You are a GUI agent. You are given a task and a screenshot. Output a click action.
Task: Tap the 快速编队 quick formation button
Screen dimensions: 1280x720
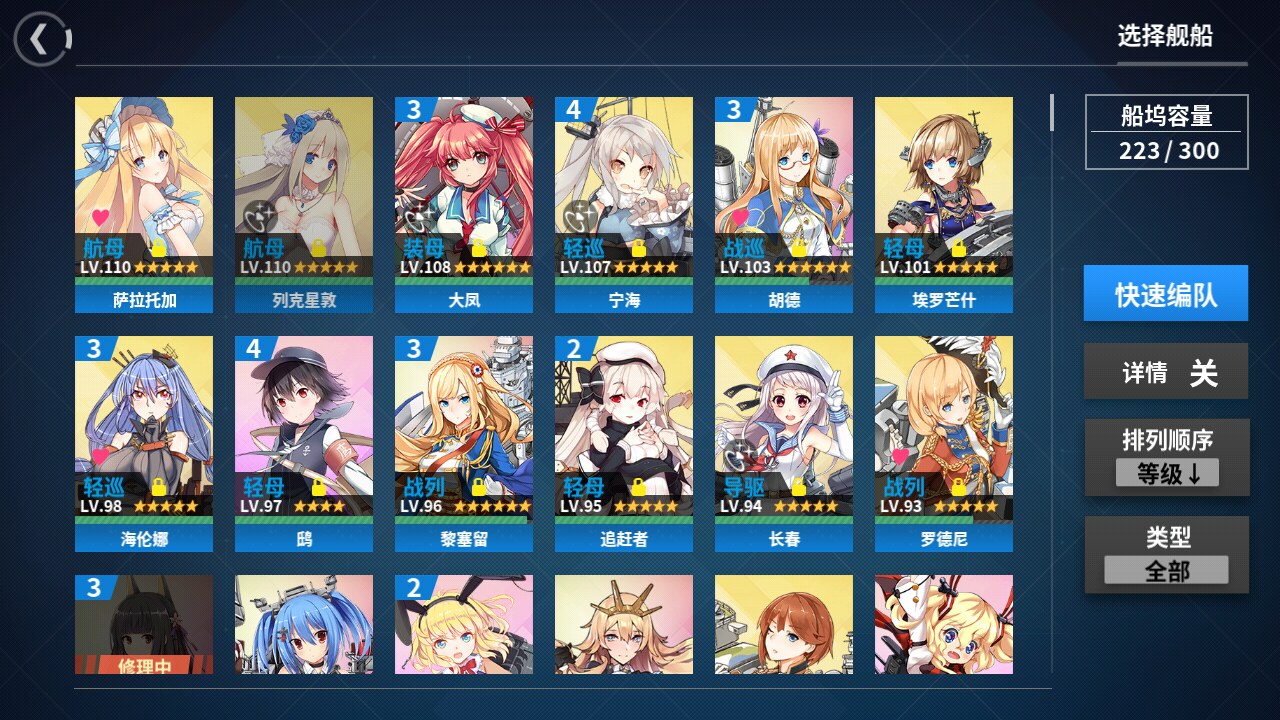[x=1165, y=293]
